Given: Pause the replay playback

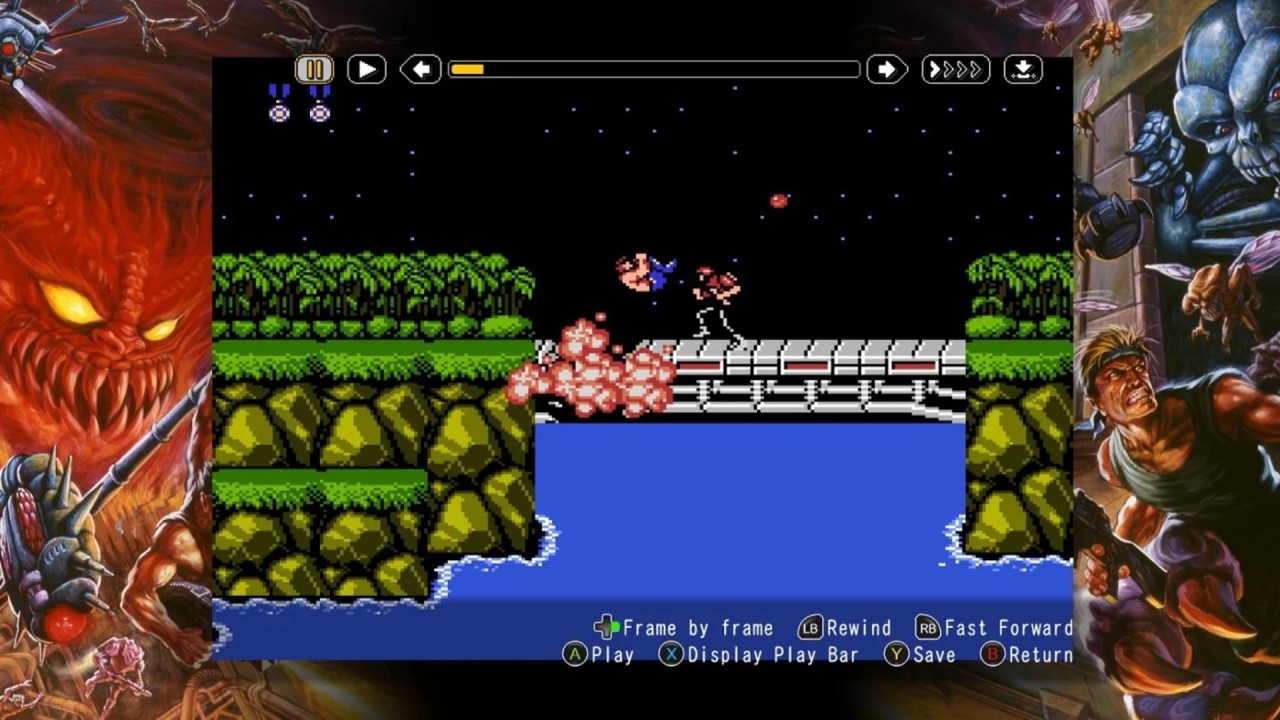Looking at the screenshot, I should [x=314, y=69].
